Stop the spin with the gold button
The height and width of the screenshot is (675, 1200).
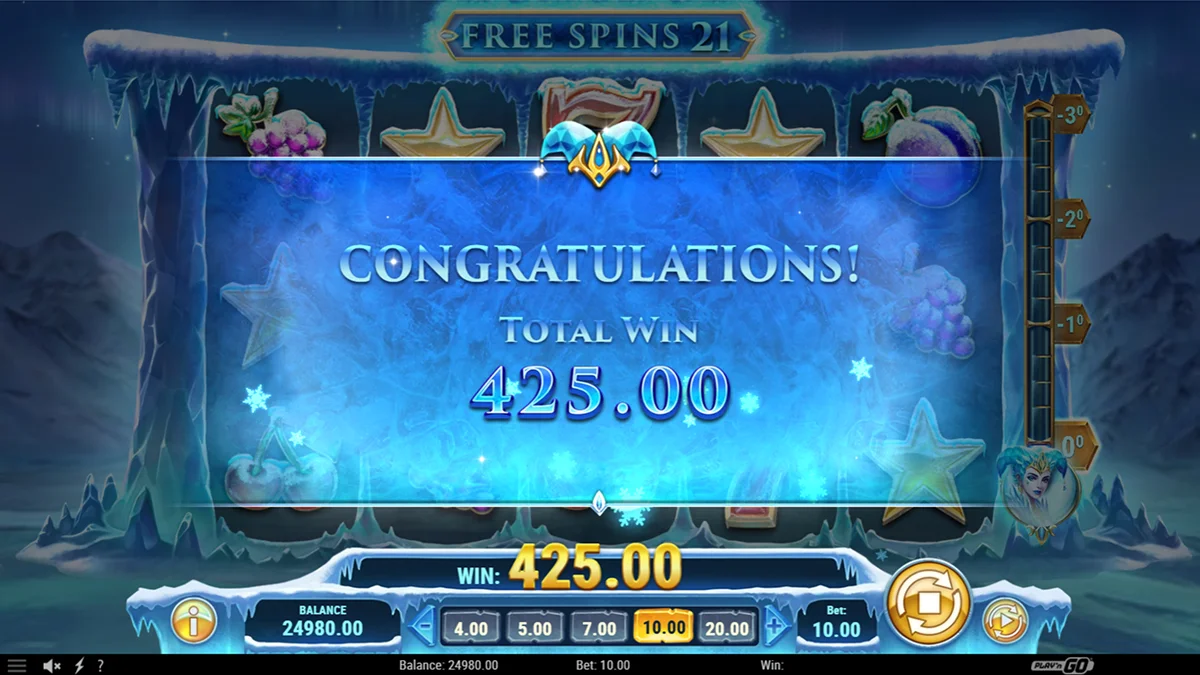(929, 601)
